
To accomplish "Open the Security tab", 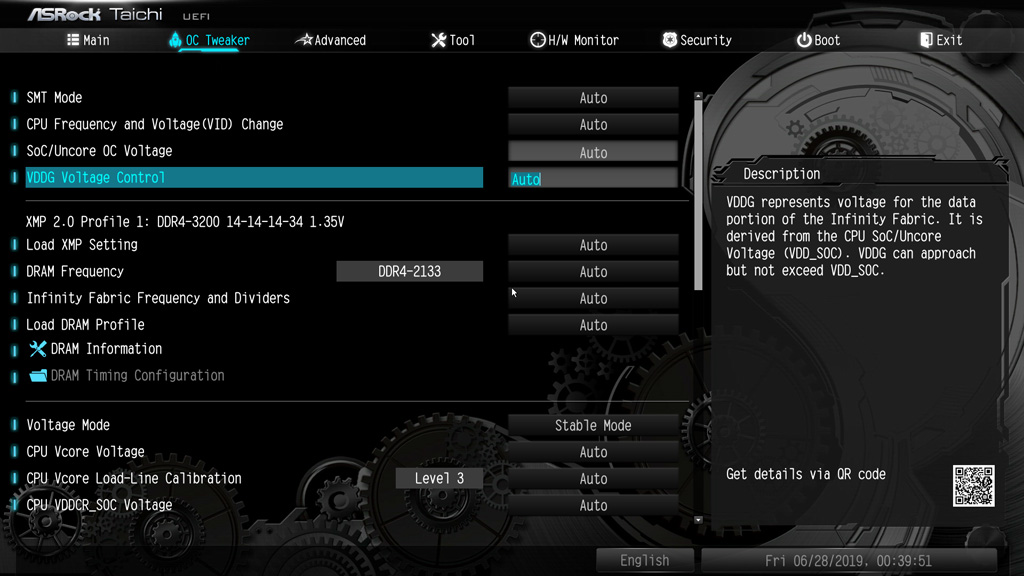I will point(697,40).
